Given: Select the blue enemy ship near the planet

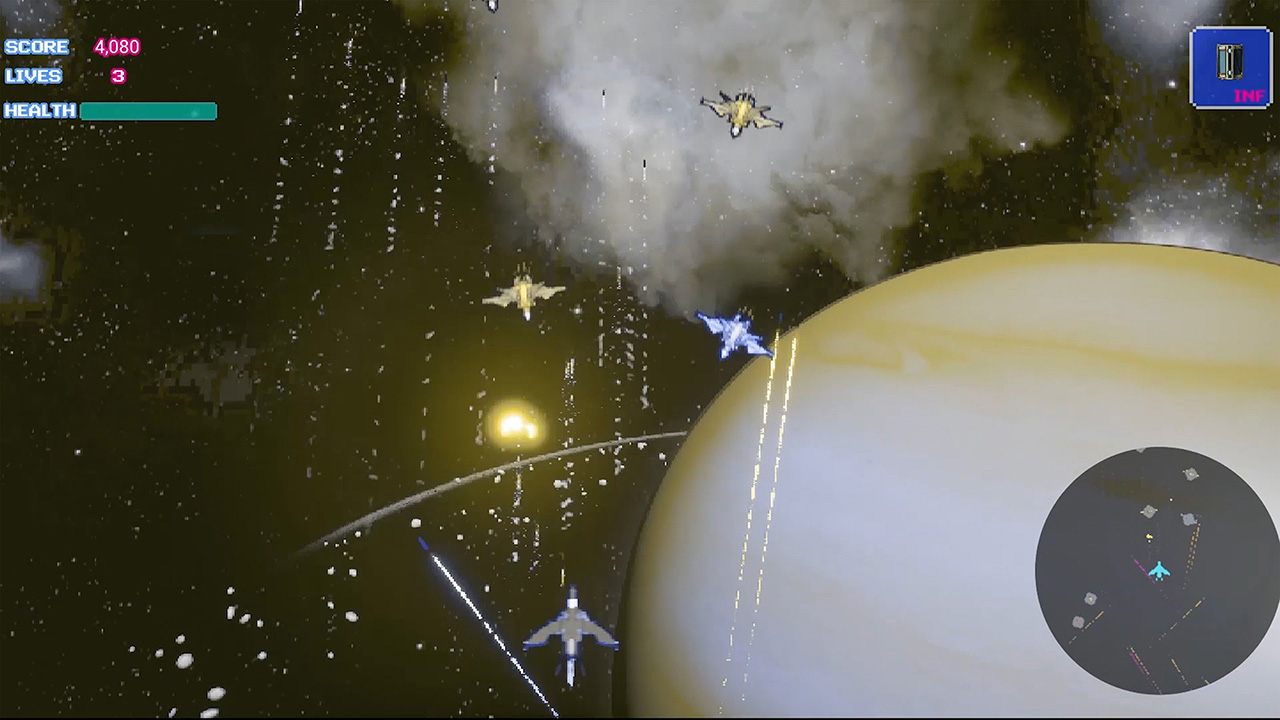Looking at the screenshot, I should 733,334.
